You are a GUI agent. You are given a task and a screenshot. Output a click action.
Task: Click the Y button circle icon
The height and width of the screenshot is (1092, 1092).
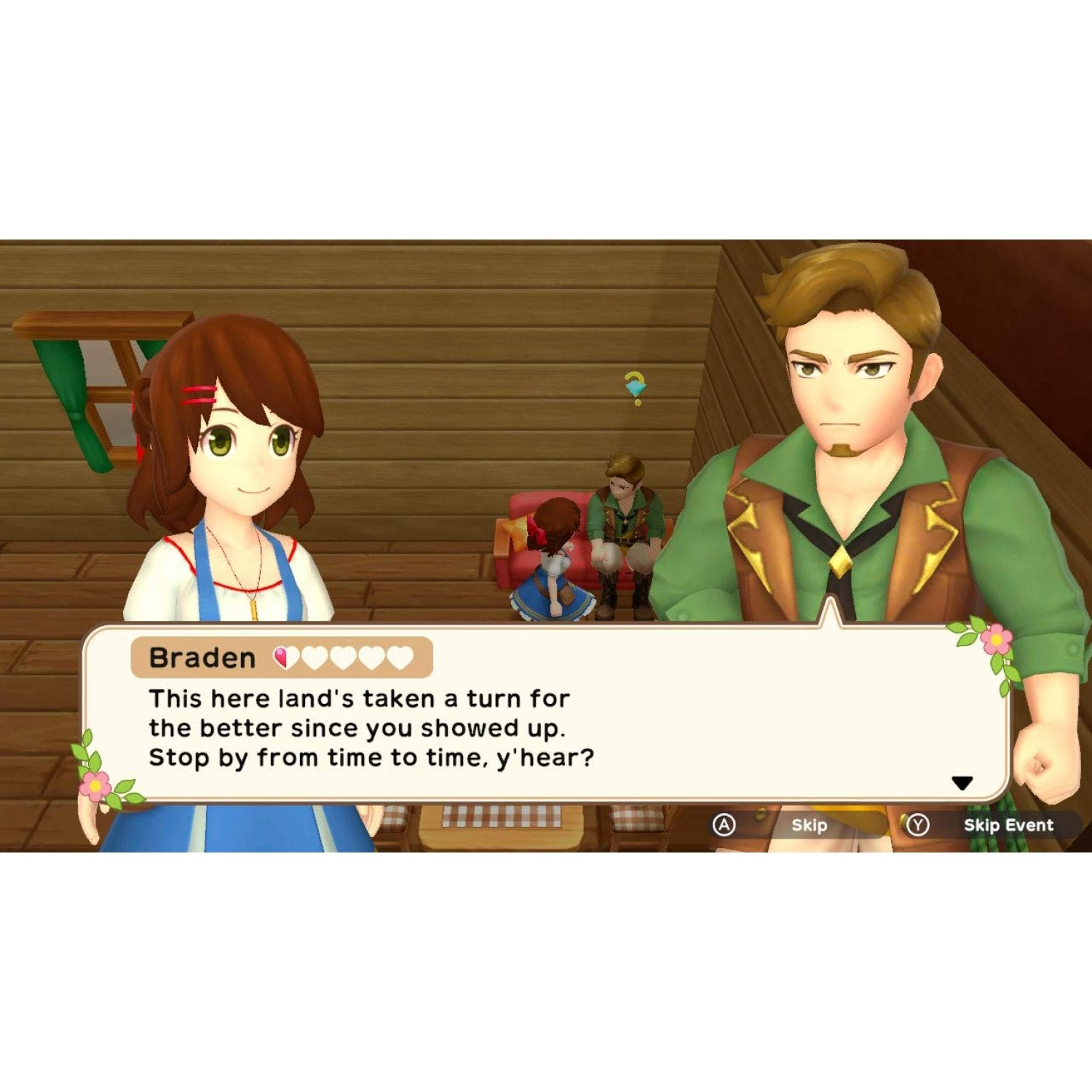point(917,825)
